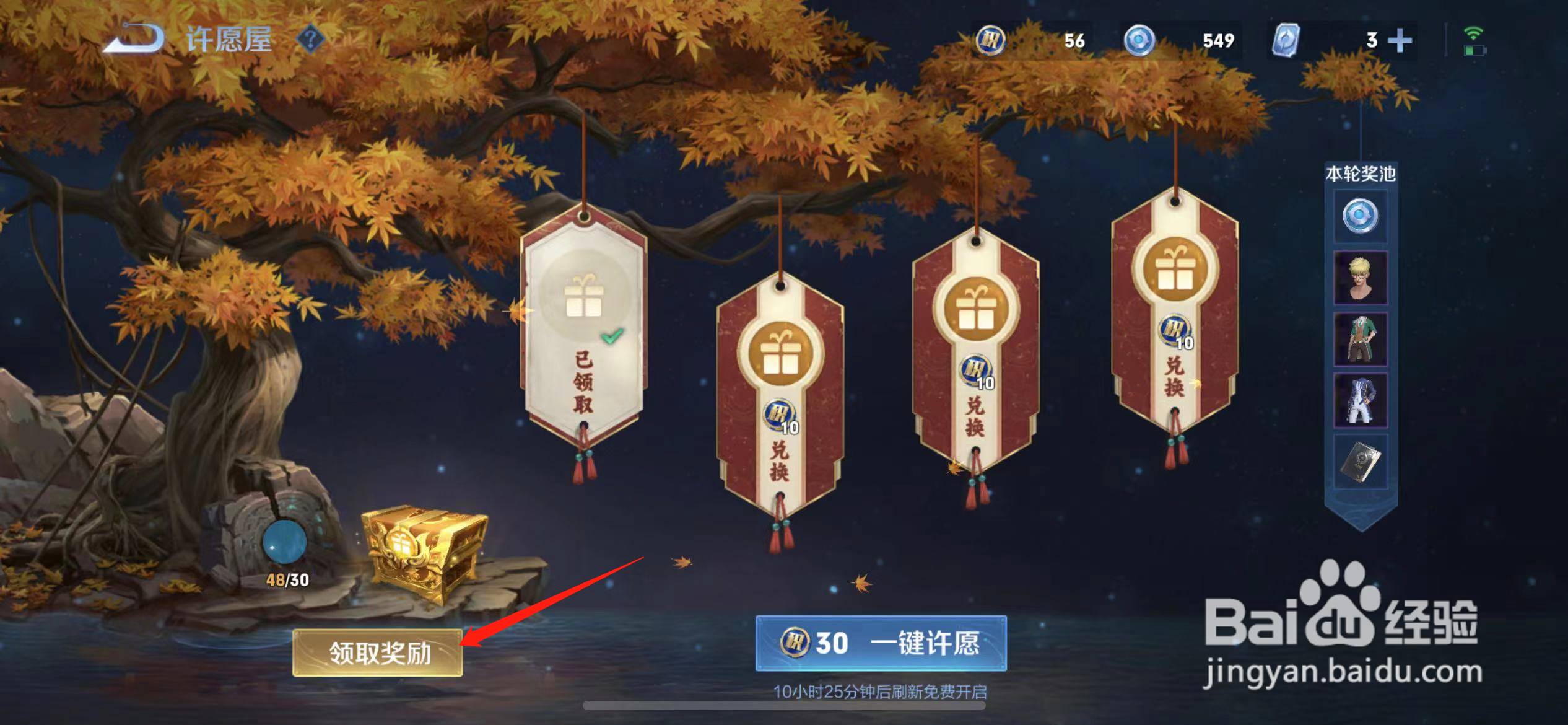
Task: Click the refresh timer text at bottom
Action: point(882,693)
